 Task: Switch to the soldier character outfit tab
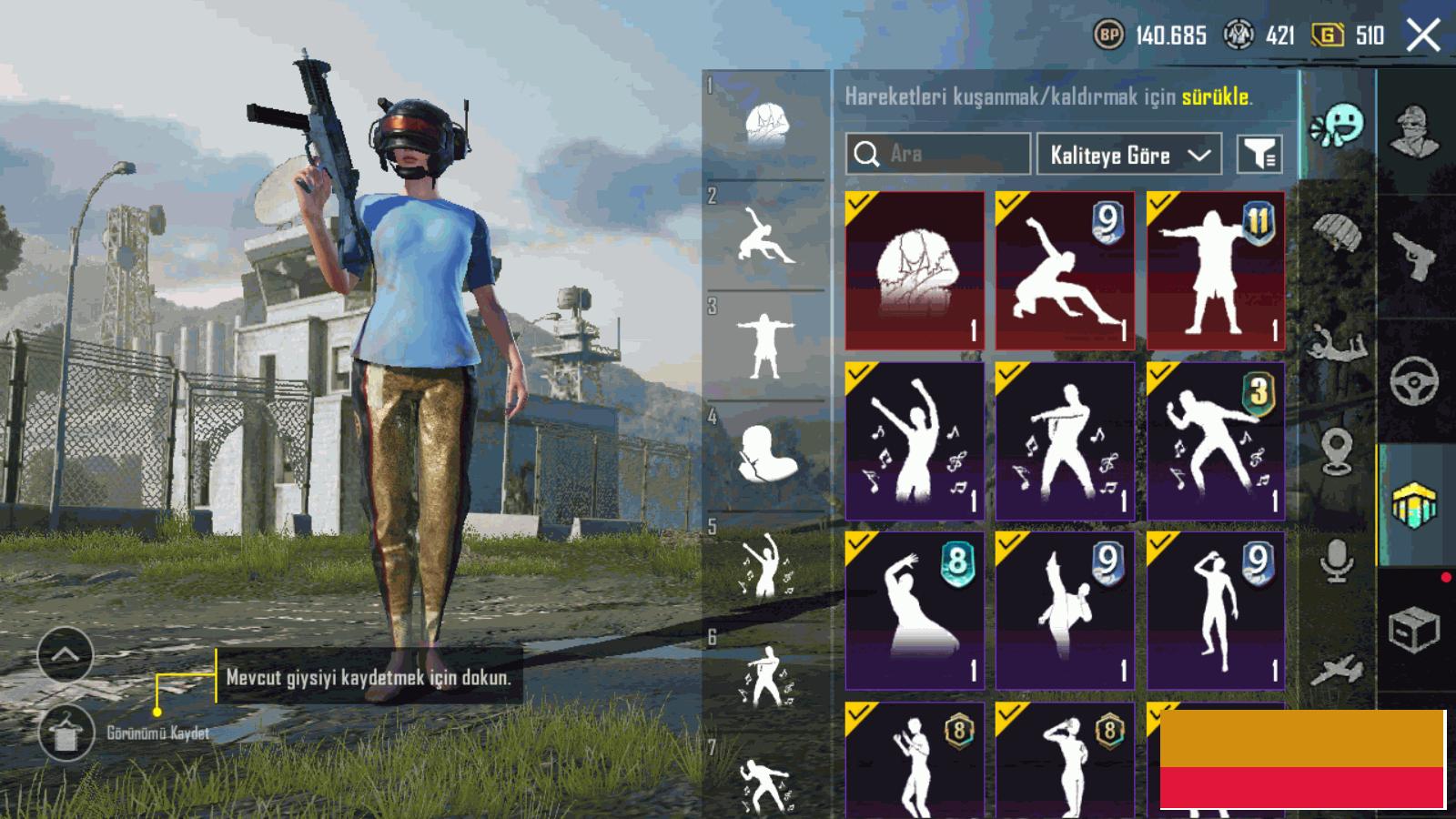(1414, 132)
